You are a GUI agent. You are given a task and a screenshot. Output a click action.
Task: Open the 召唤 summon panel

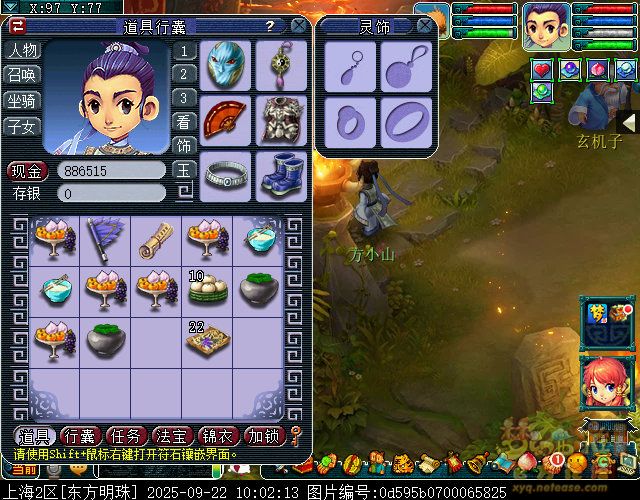click(x=22, y=75)
